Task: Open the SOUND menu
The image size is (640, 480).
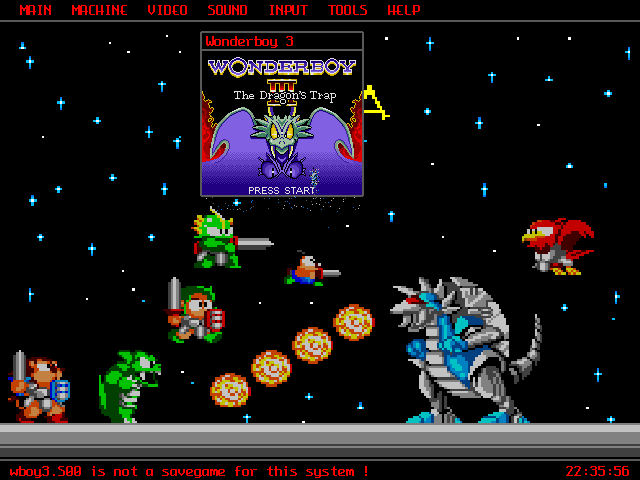Action: click(228, 11)
